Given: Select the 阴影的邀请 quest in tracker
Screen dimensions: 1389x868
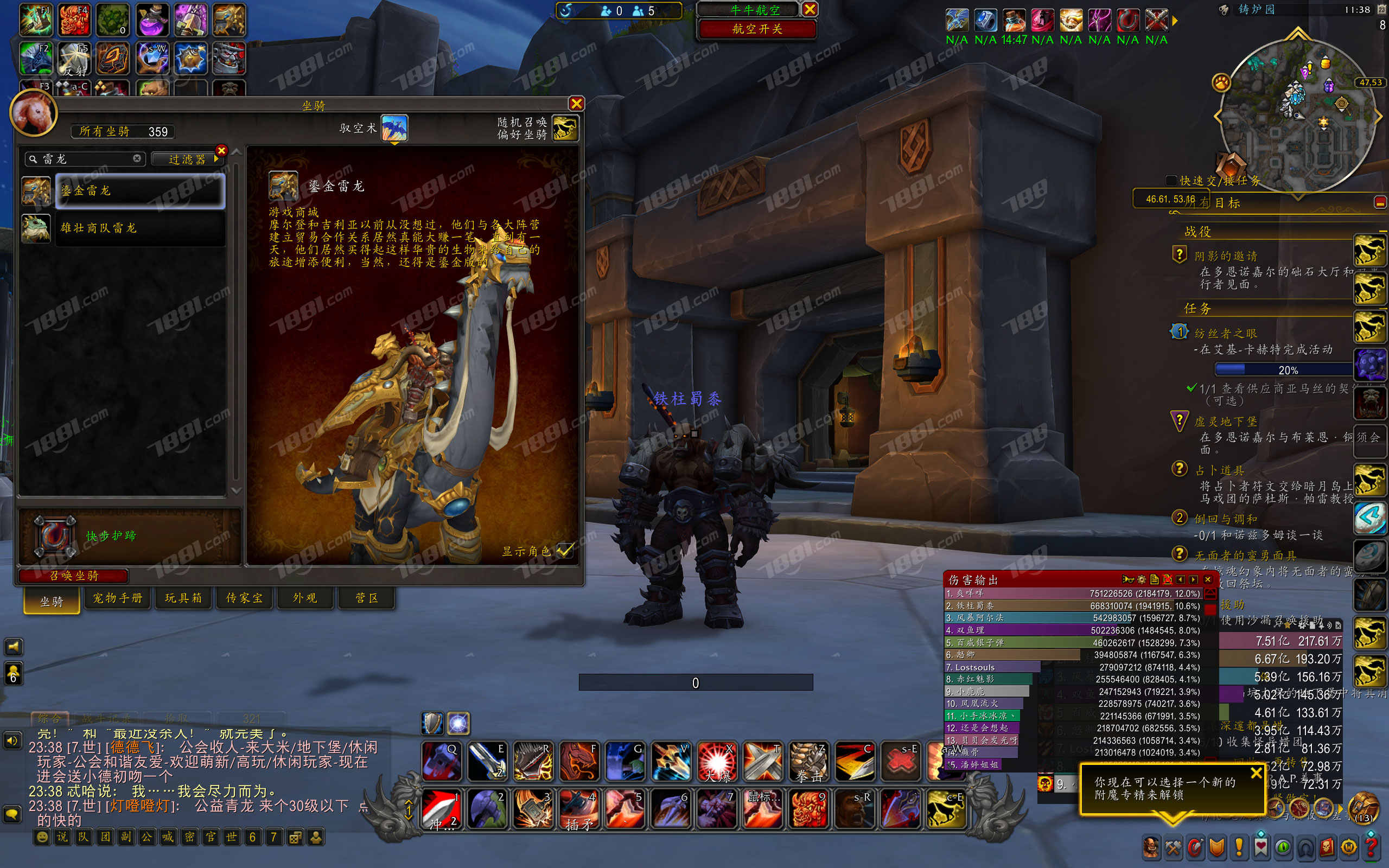Looking at the screenshot, I should (x=1226, y=256).
